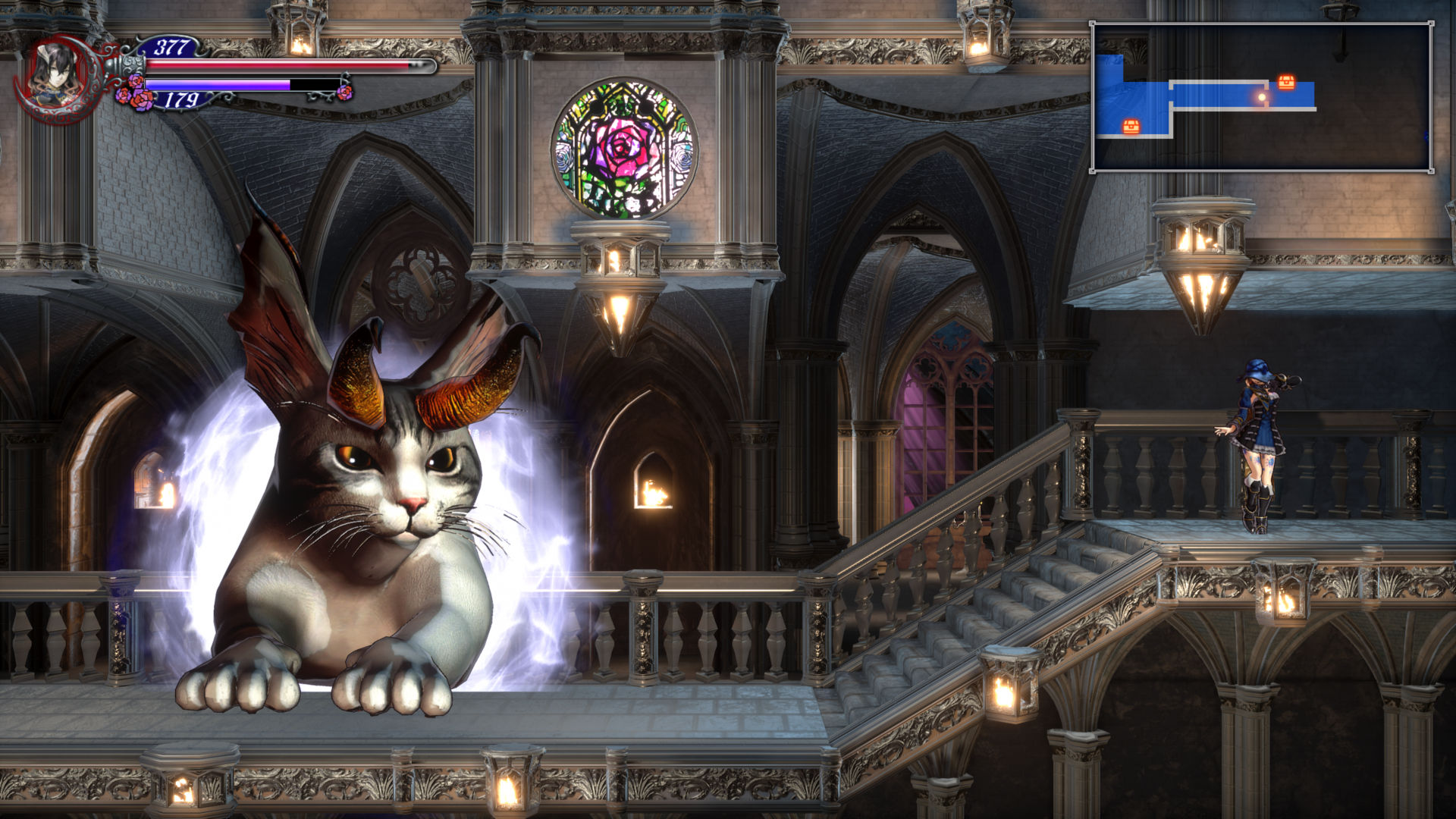Click the minimap panel

click(1262, 97)
